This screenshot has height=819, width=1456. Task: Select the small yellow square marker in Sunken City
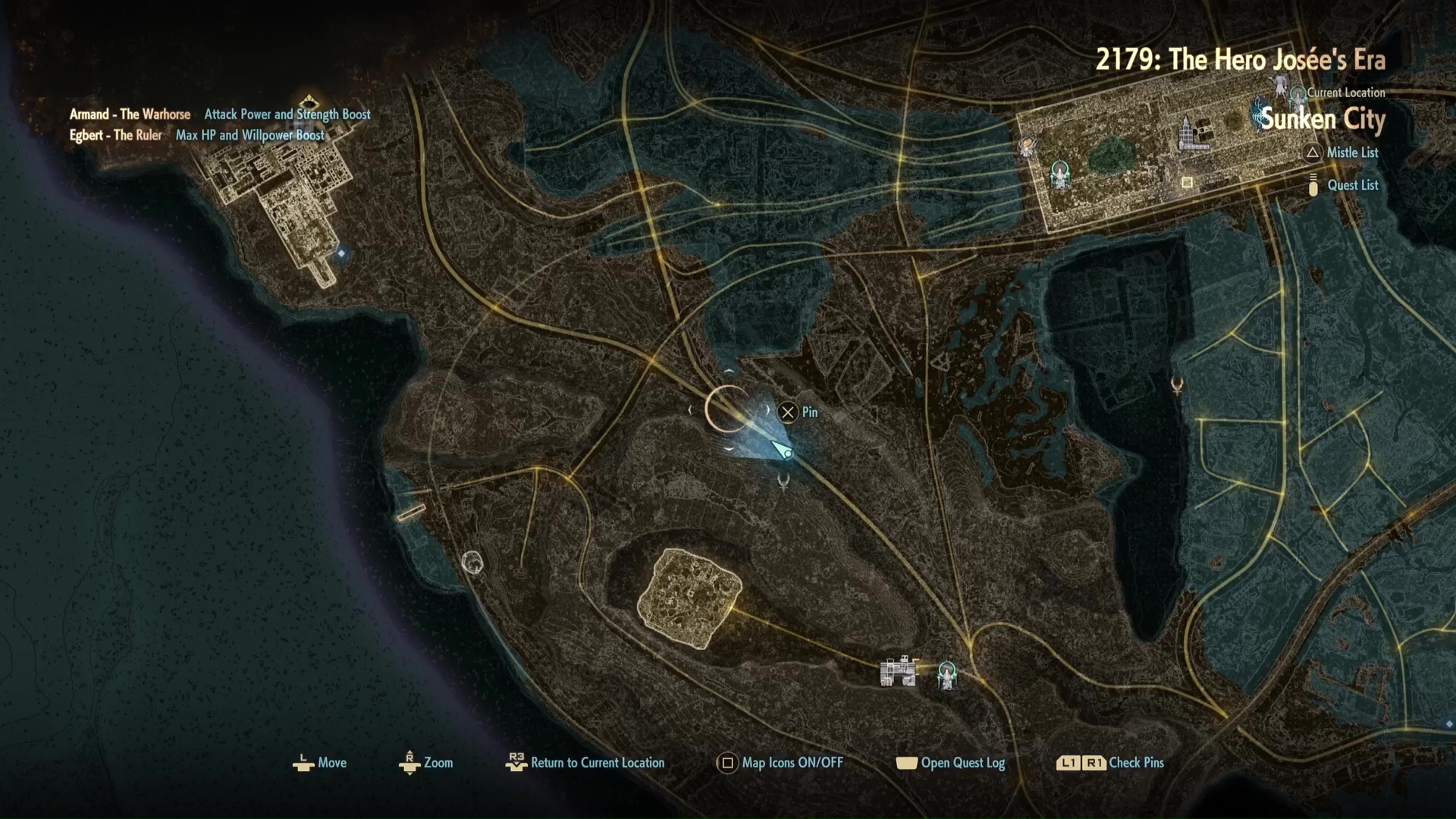click(x=1188, y=182)
